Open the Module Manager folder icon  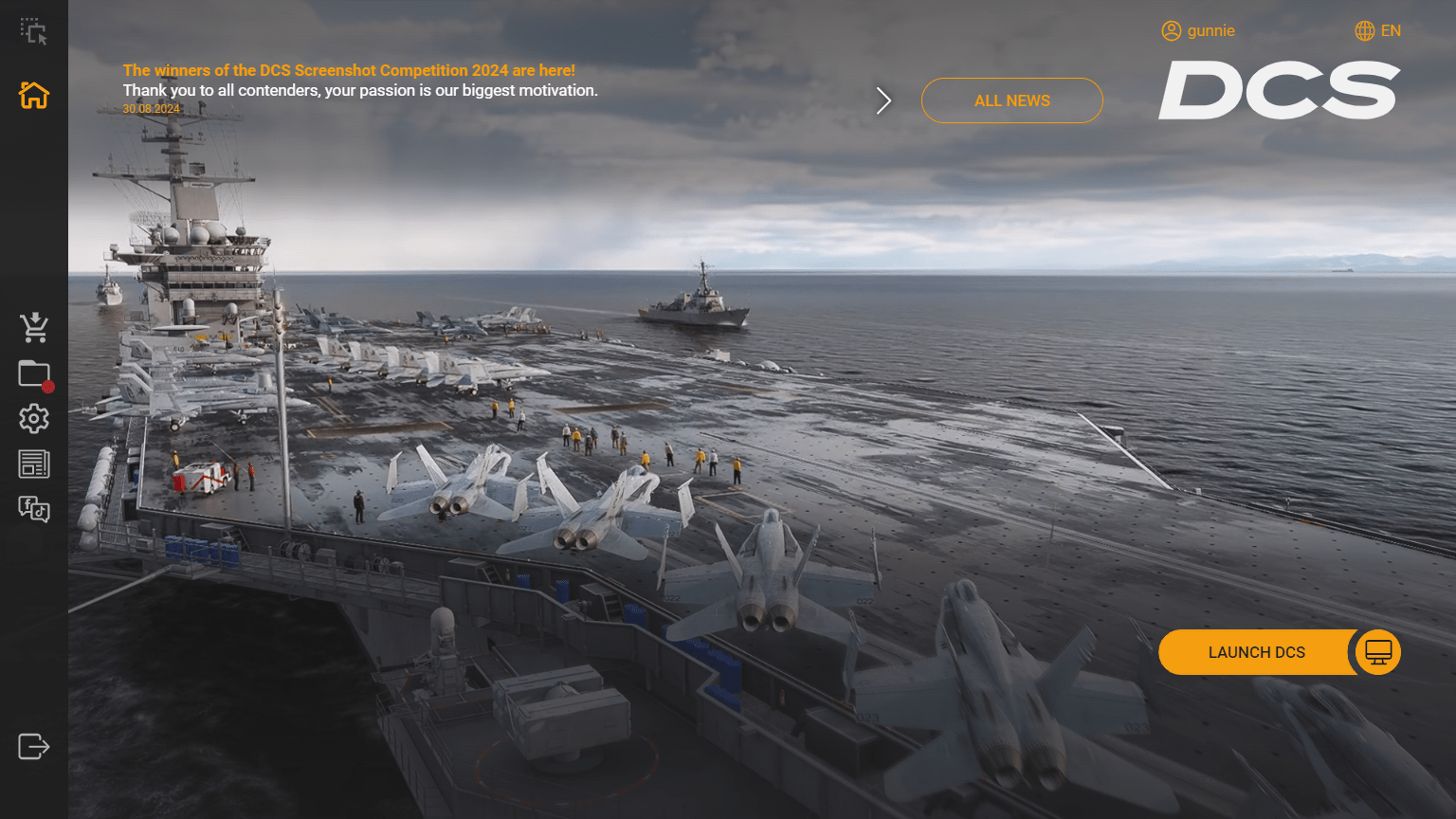32,373
